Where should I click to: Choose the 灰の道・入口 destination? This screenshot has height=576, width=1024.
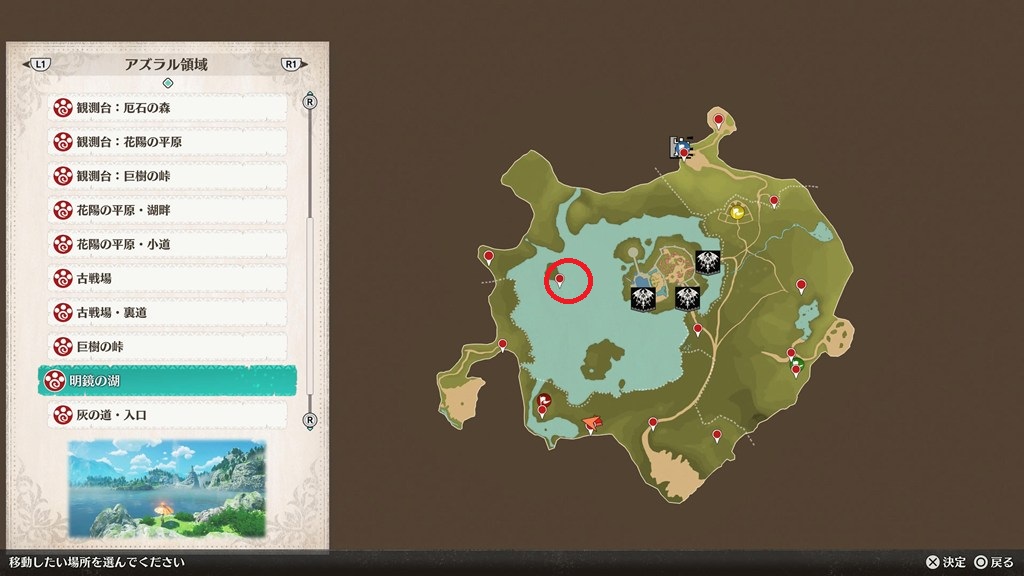[x=167, y=414]
